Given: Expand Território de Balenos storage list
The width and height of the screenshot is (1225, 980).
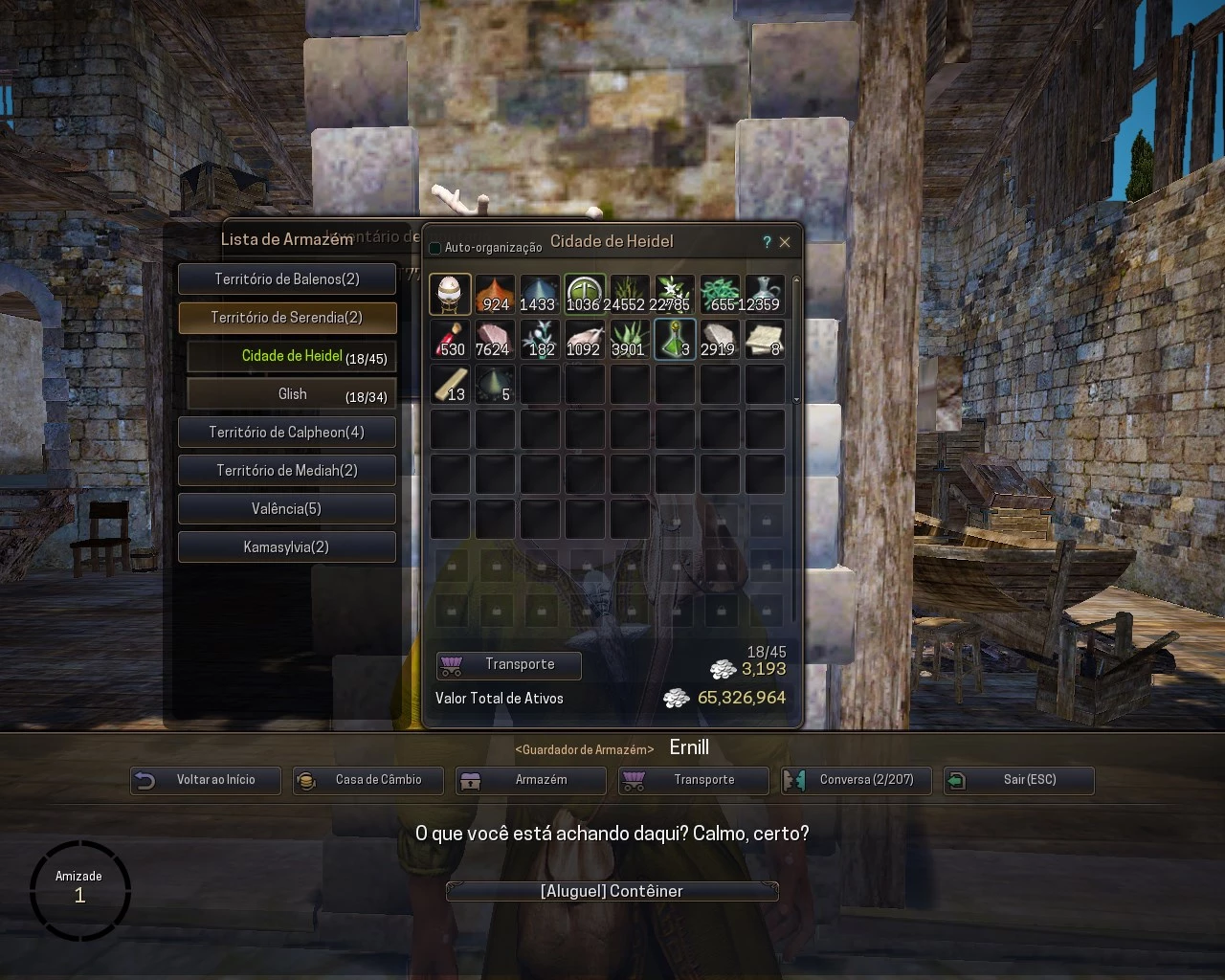Looking at the screenshot, I should [286, 278].
